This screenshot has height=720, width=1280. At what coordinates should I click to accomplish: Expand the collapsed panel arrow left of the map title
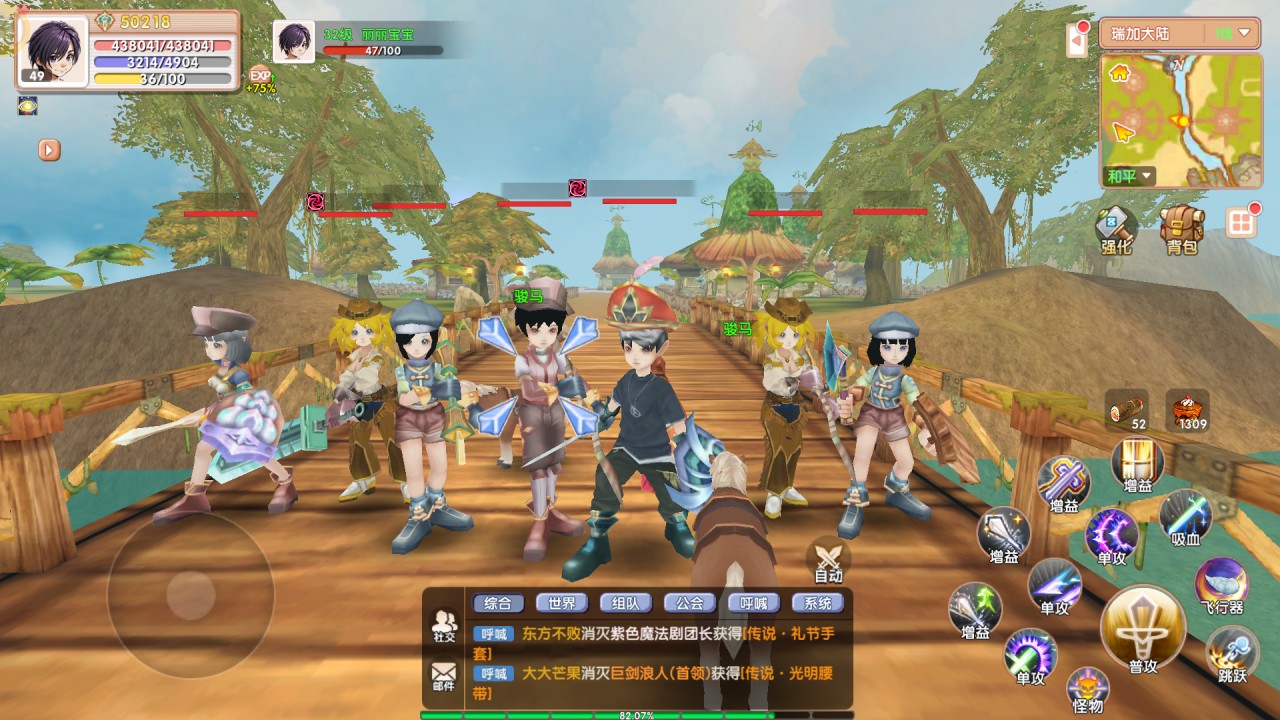pyautogui.click(x=1077, y=42)
